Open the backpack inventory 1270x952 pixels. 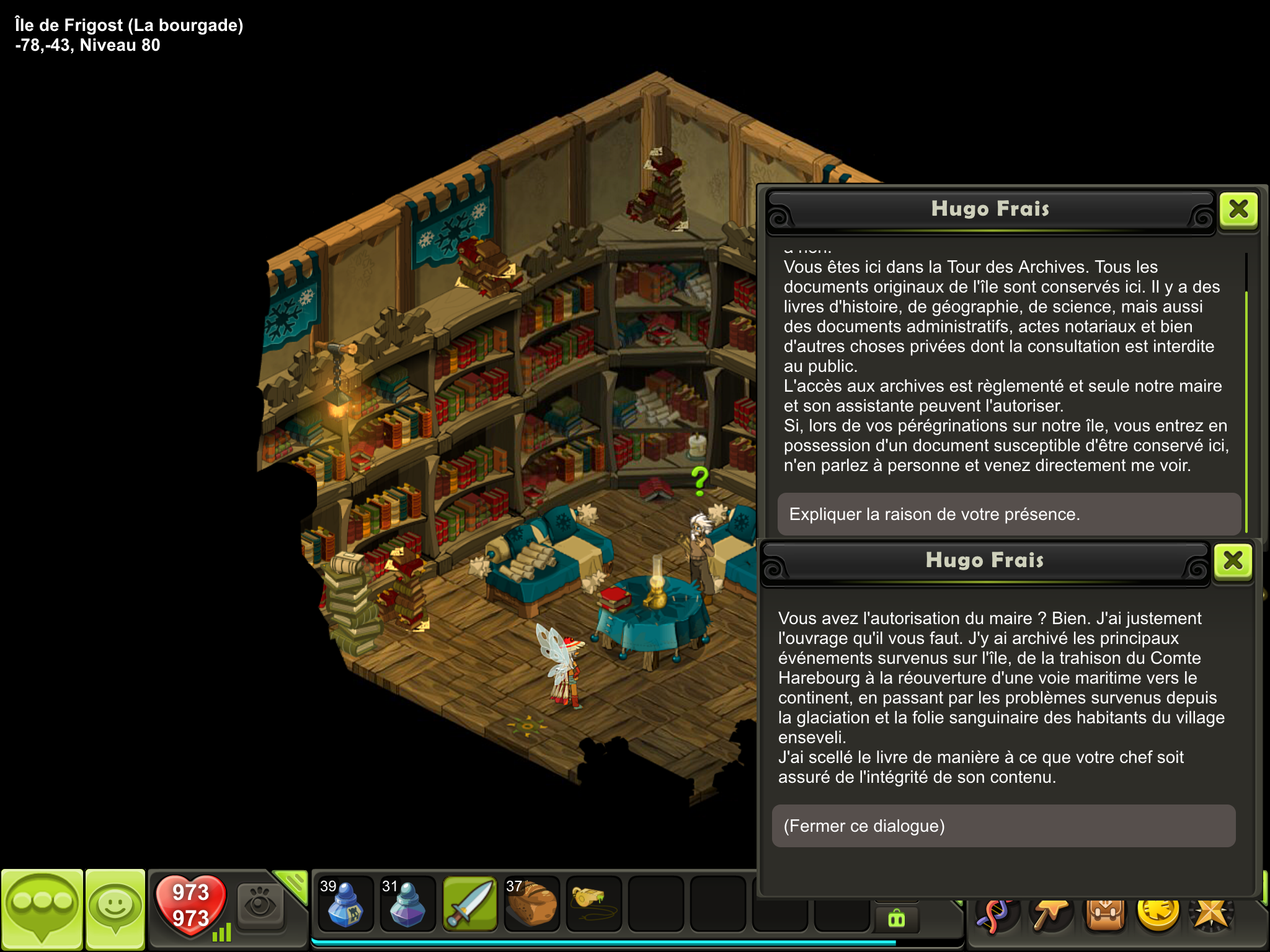1104,914
